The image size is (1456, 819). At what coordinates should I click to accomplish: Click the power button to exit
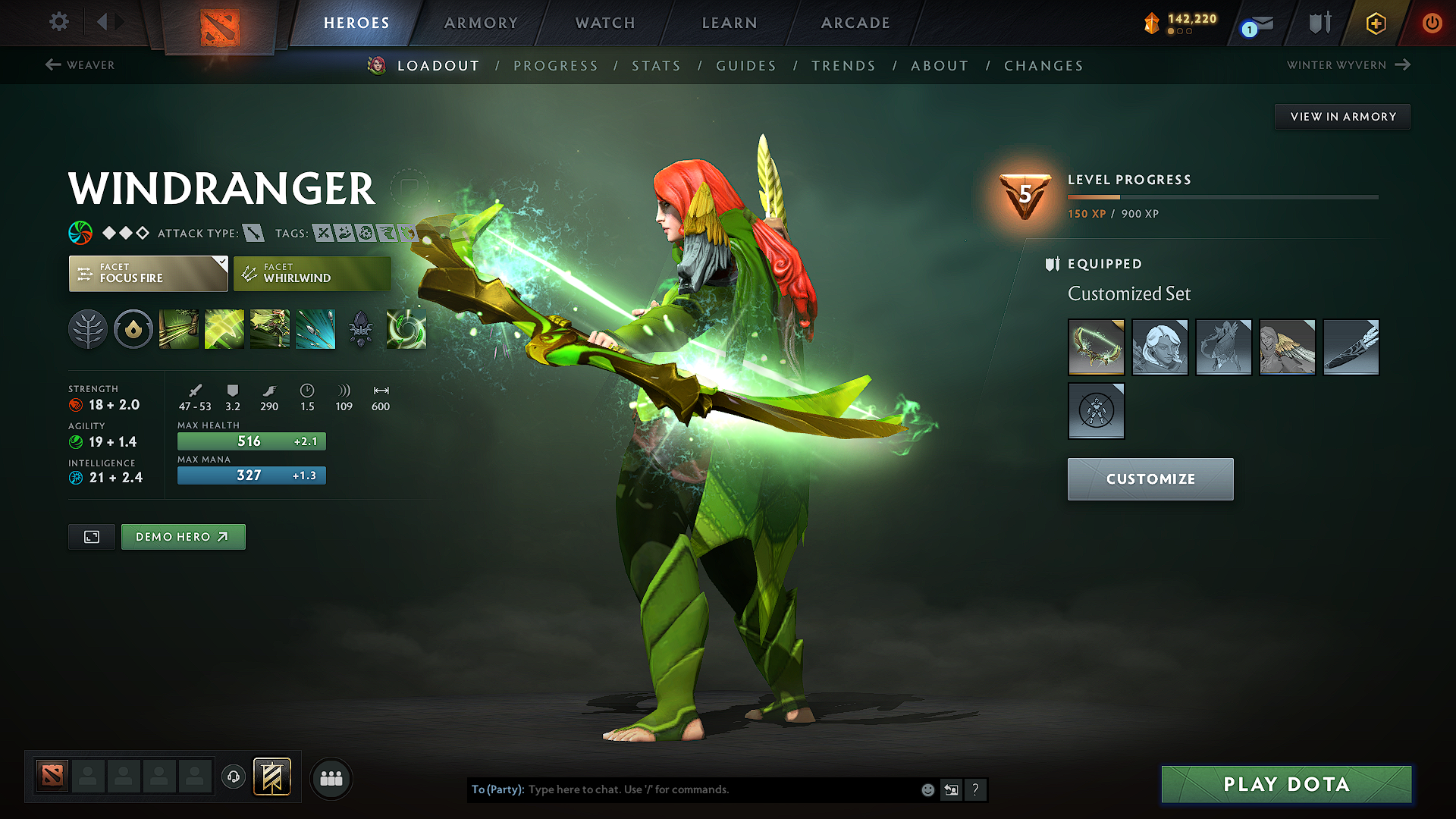[x=1432, y=23]
